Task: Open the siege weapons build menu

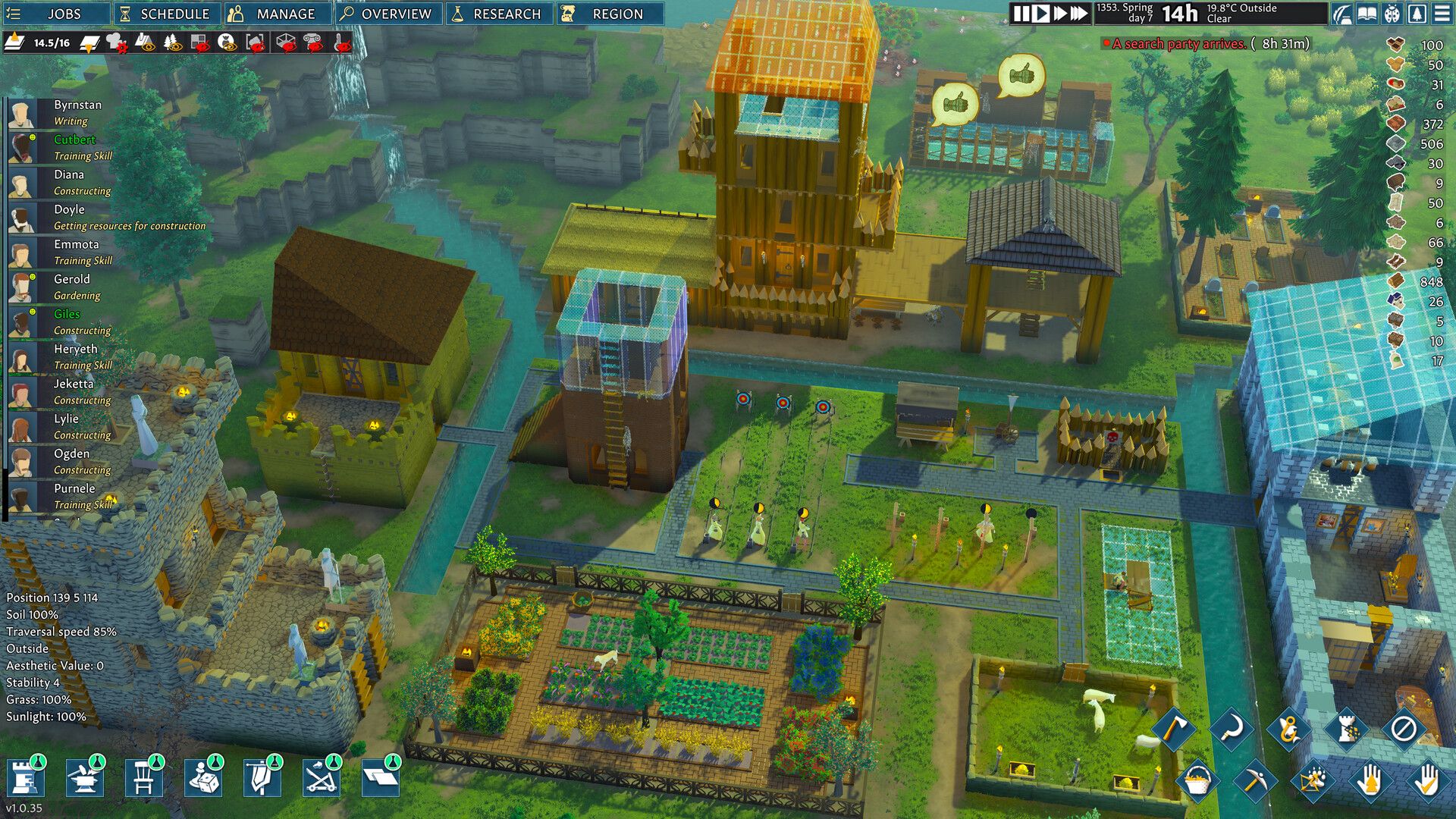Action: (321, 780)
